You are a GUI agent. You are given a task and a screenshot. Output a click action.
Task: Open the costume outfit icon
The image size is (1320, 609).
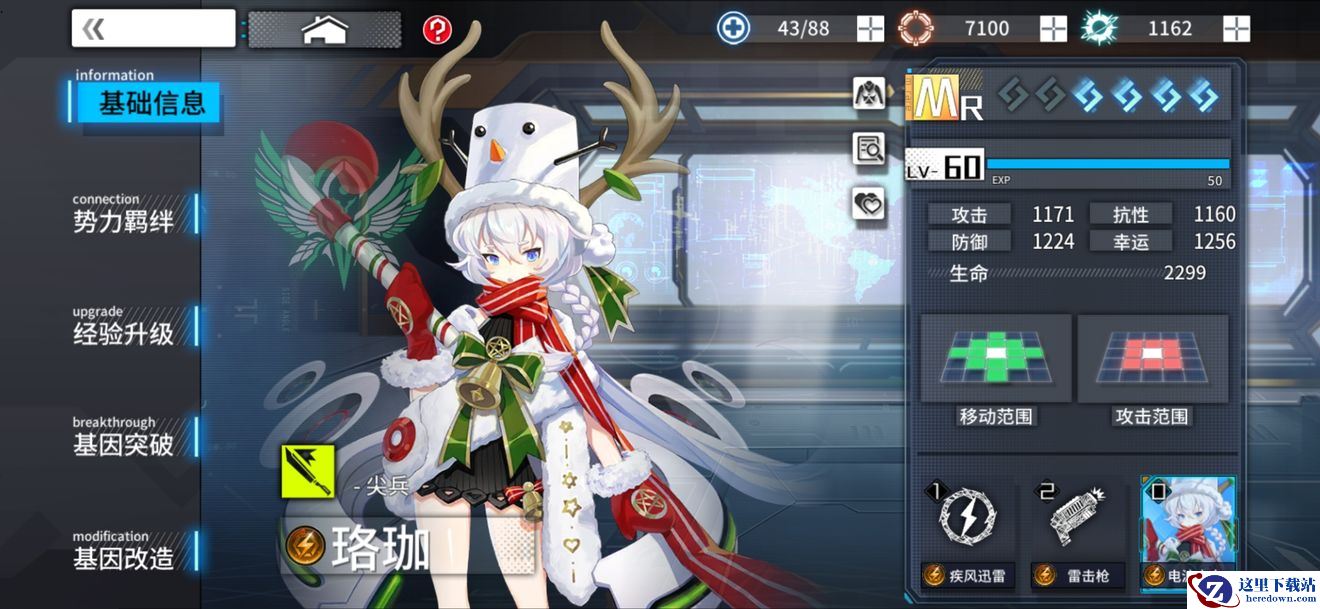pos(869,93)
